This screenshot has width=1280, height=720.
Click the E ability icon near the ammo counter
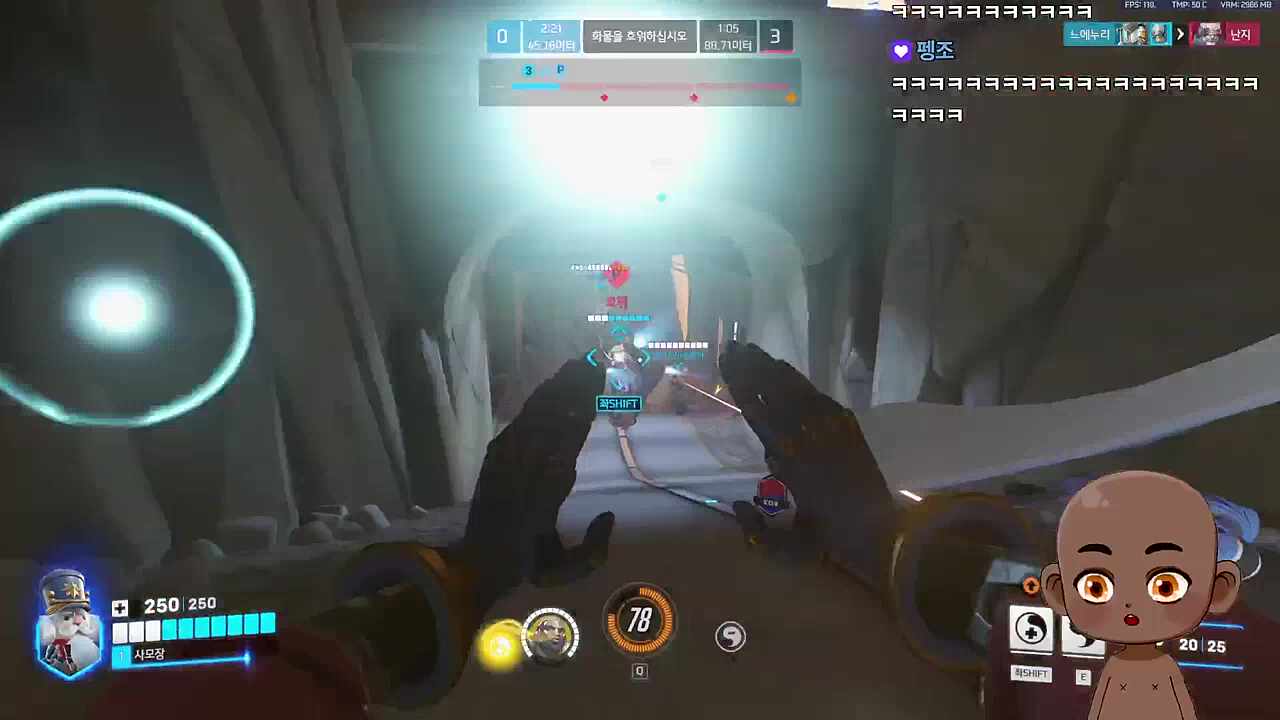pyautogui.click(x=1083, y=677)
